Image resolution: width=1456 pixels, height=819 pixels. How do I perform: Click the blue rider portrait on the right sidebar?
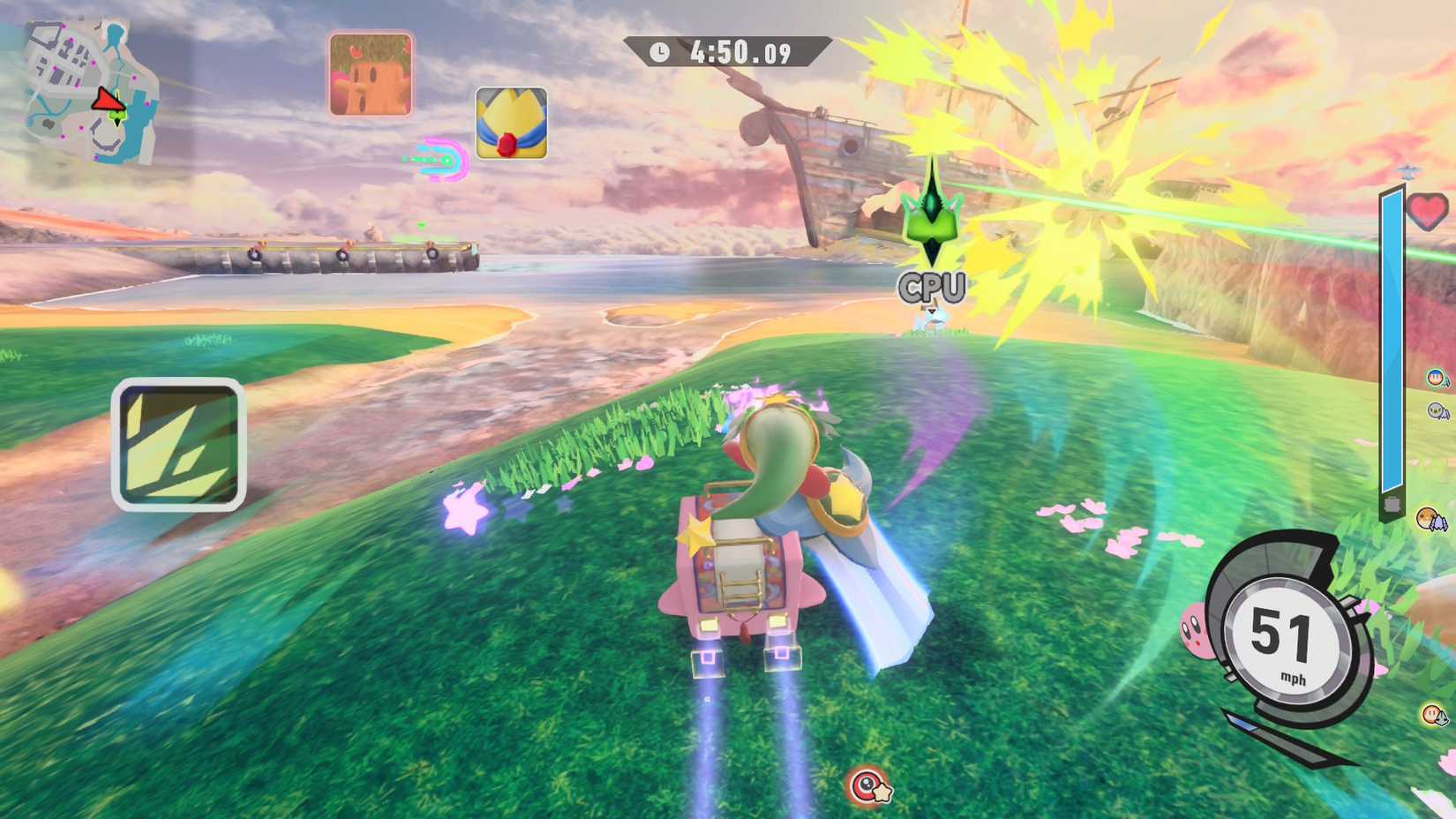tap(1437, 378)
